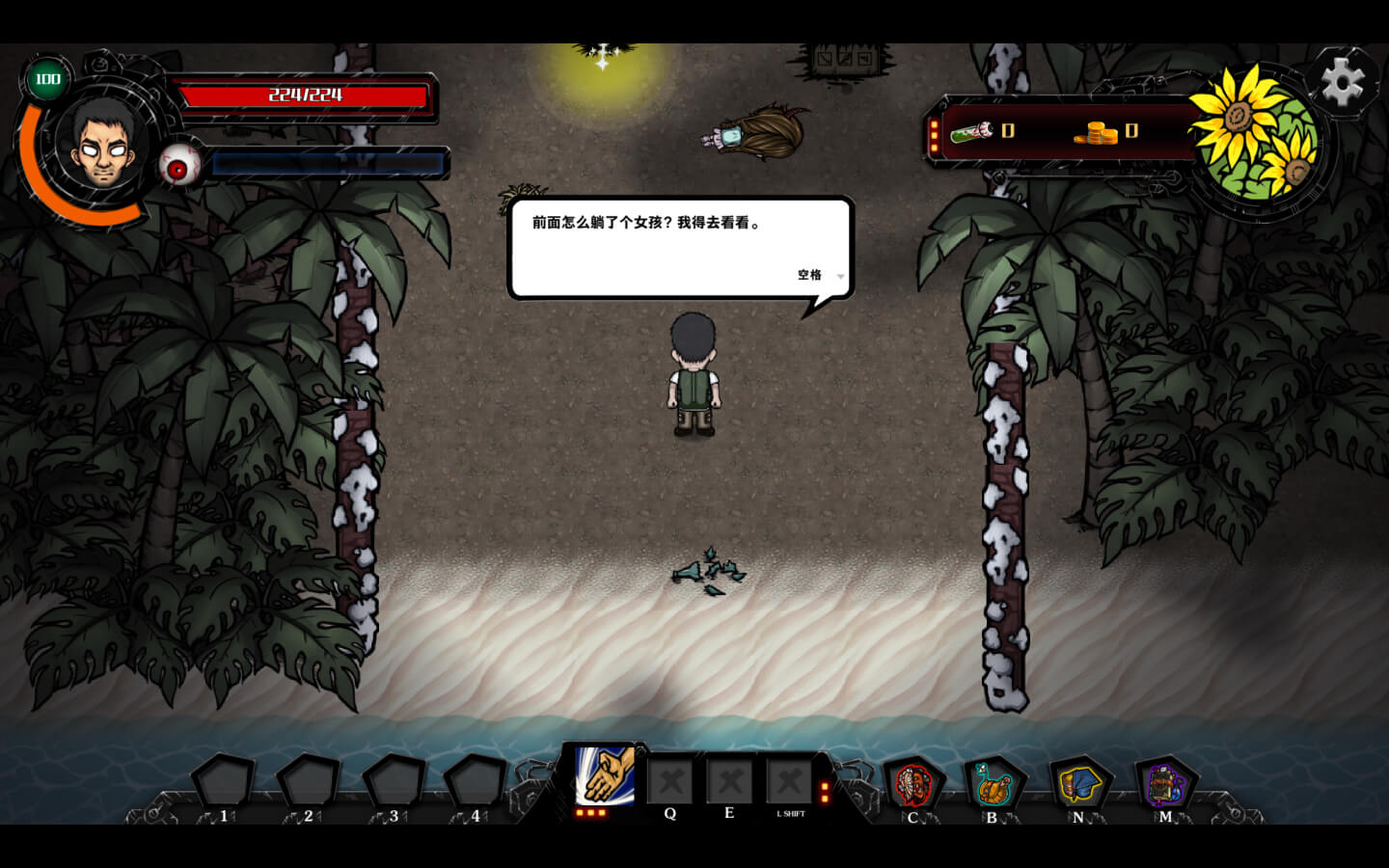
Task: Open the orange bag inventory icon
Action: pos(994,786)
